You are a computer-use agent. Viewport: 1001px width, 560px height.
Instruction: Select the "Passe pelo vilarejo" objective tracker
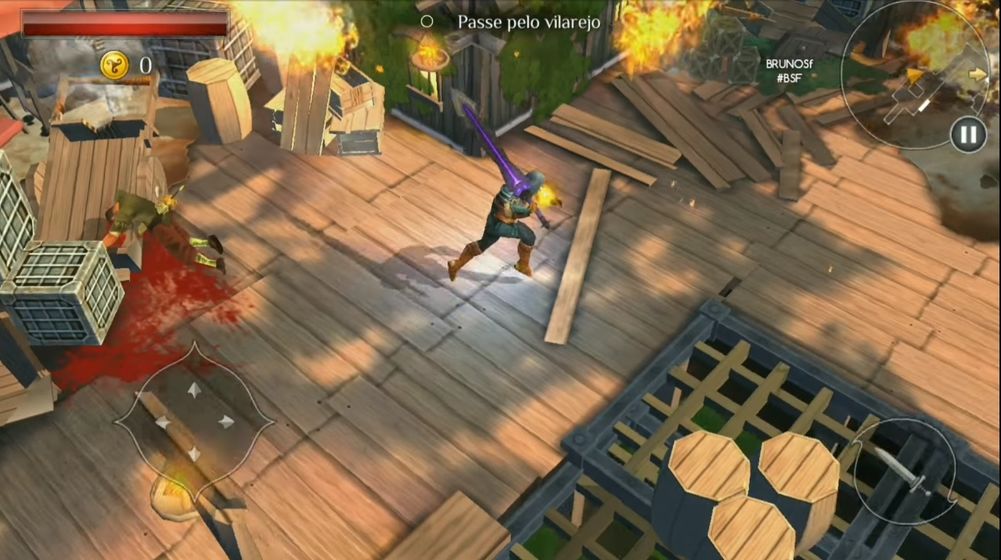[518, 21]
